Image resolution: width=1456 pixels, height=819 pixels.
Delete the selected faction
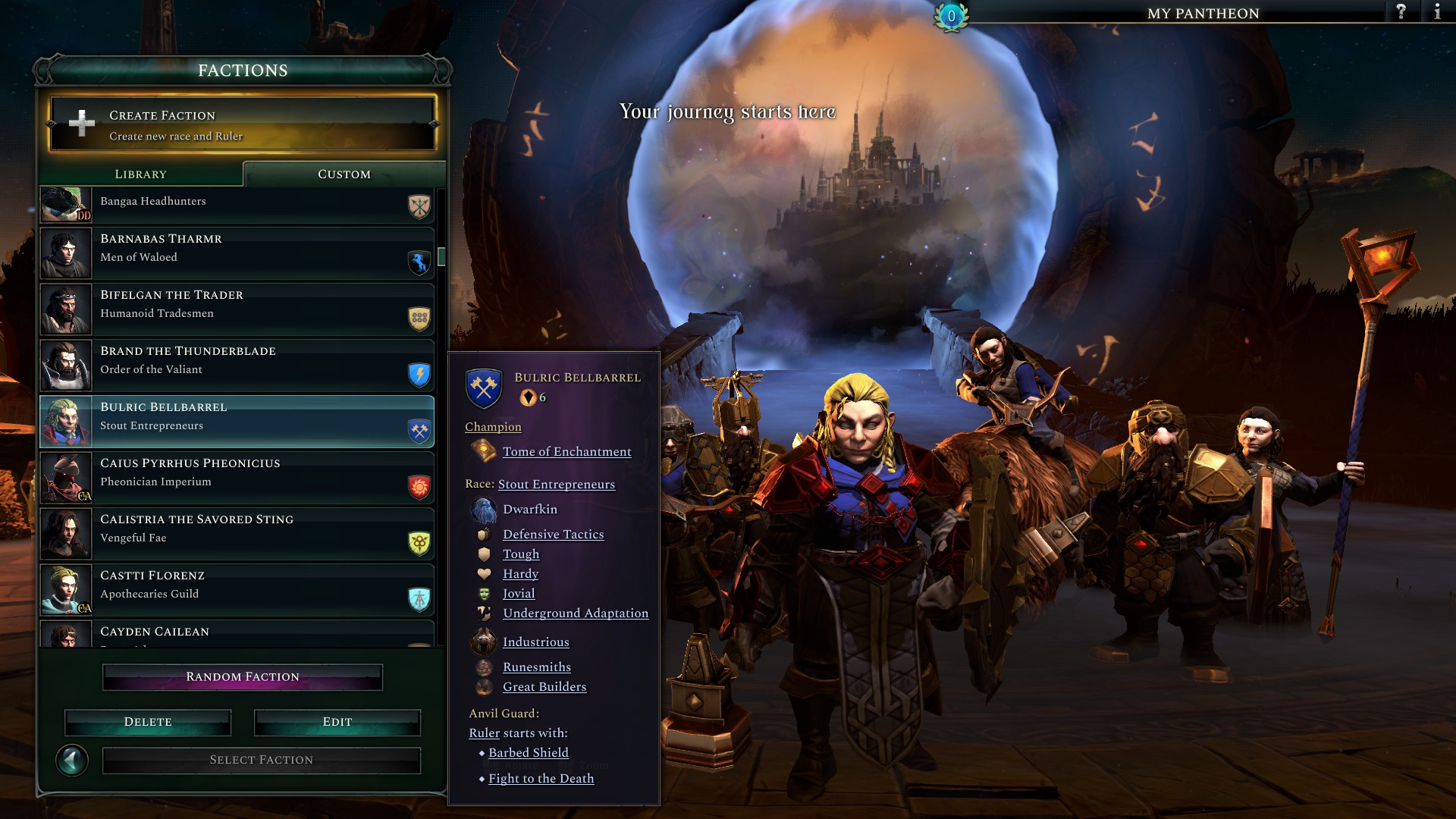[148, 723]
